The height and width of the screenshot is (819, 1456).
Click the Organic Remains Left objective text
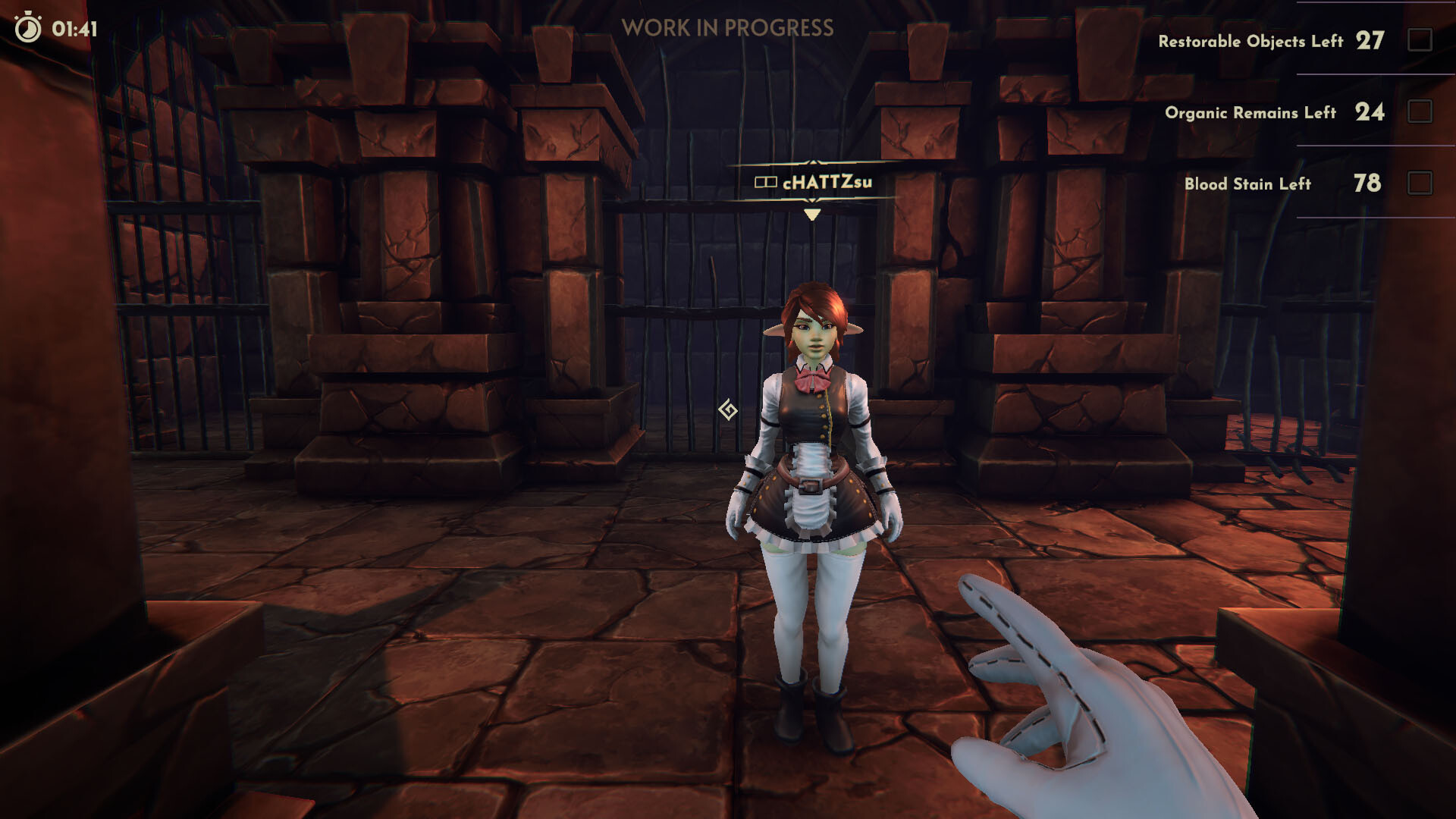[x=1251, y=112]
